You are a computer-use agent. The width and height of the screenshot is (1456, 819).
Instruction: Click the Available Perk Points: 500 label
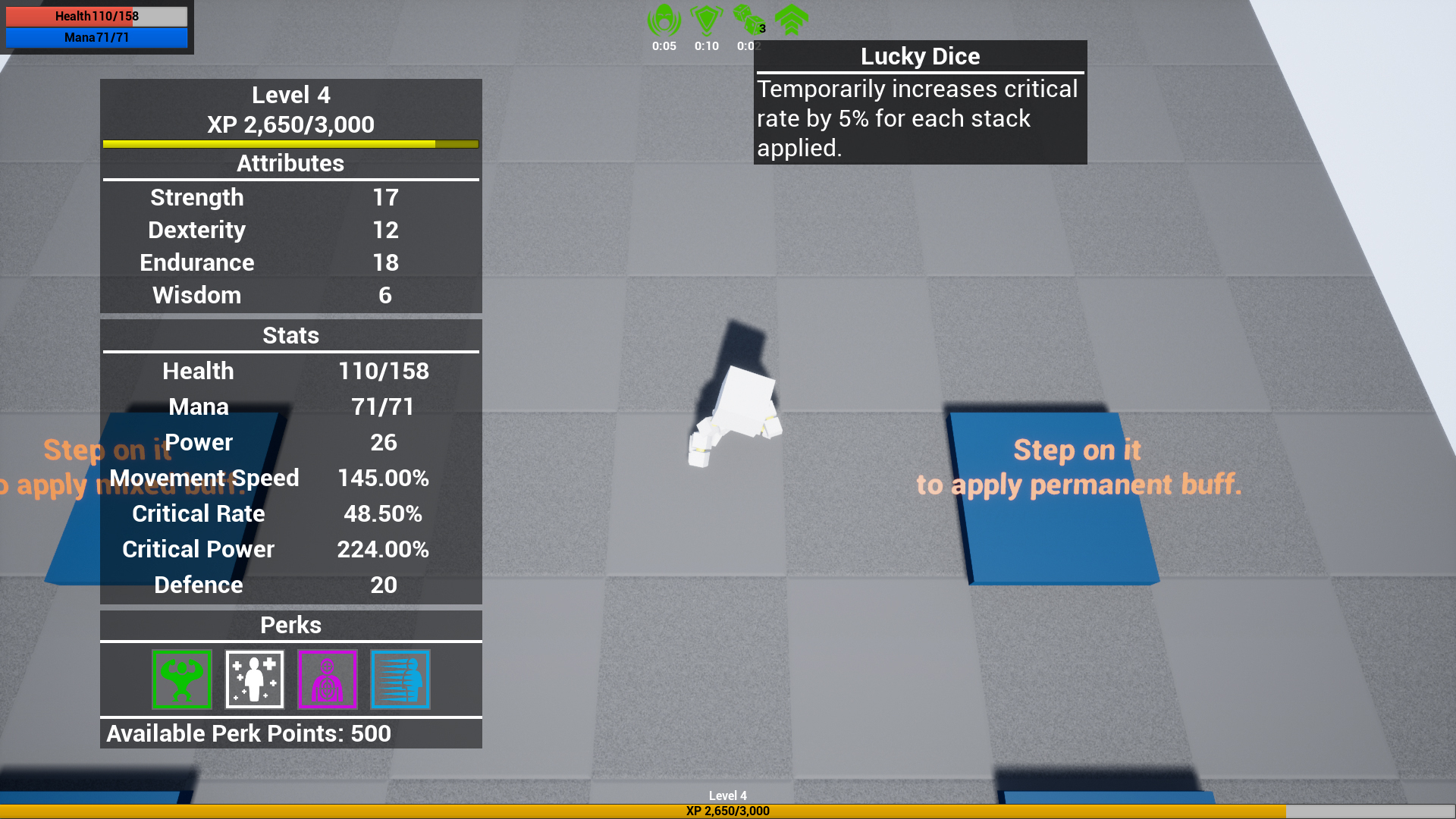[x=249, y=733]
